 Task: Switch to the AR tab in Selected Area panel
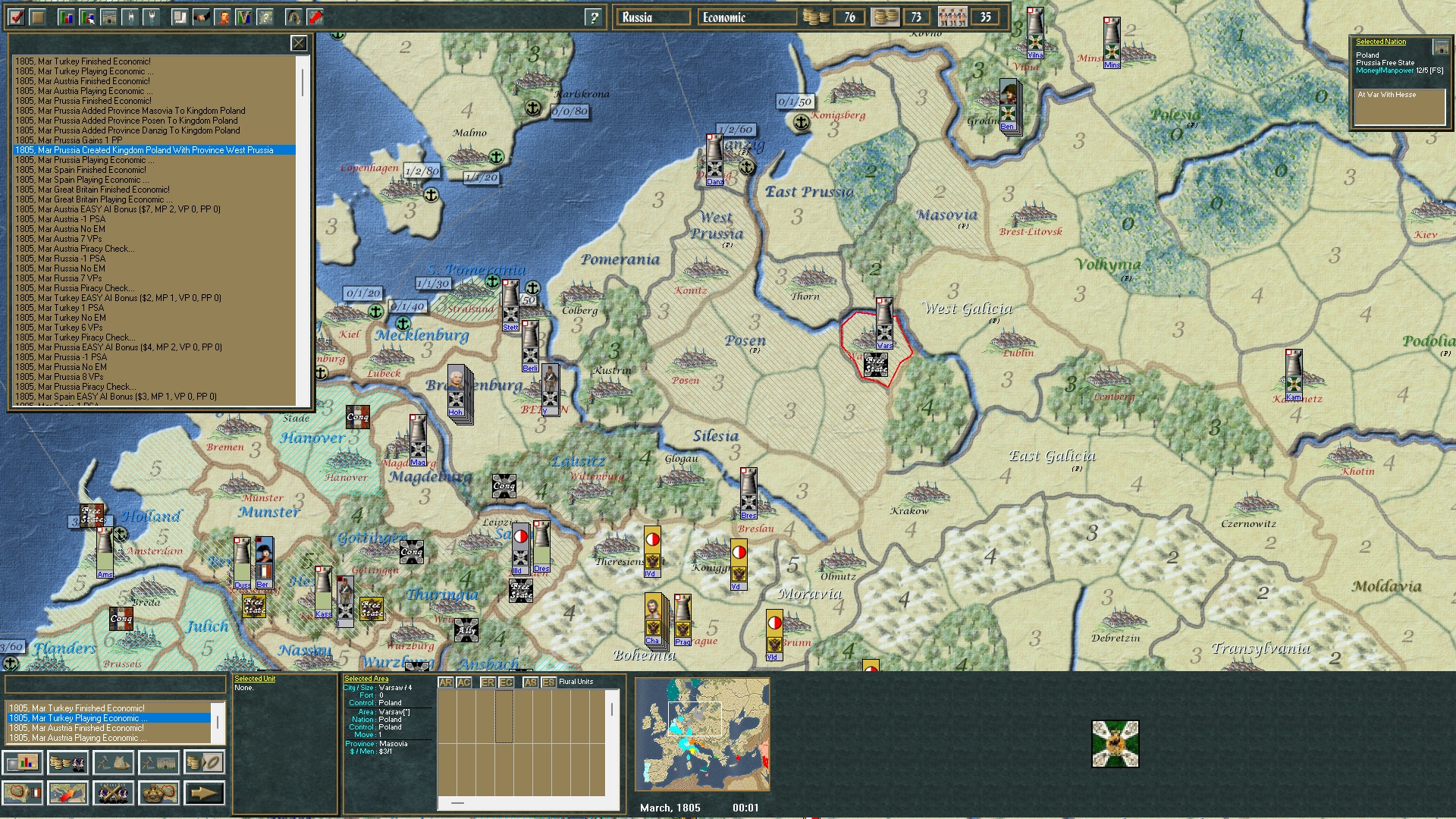click(444, 682)
